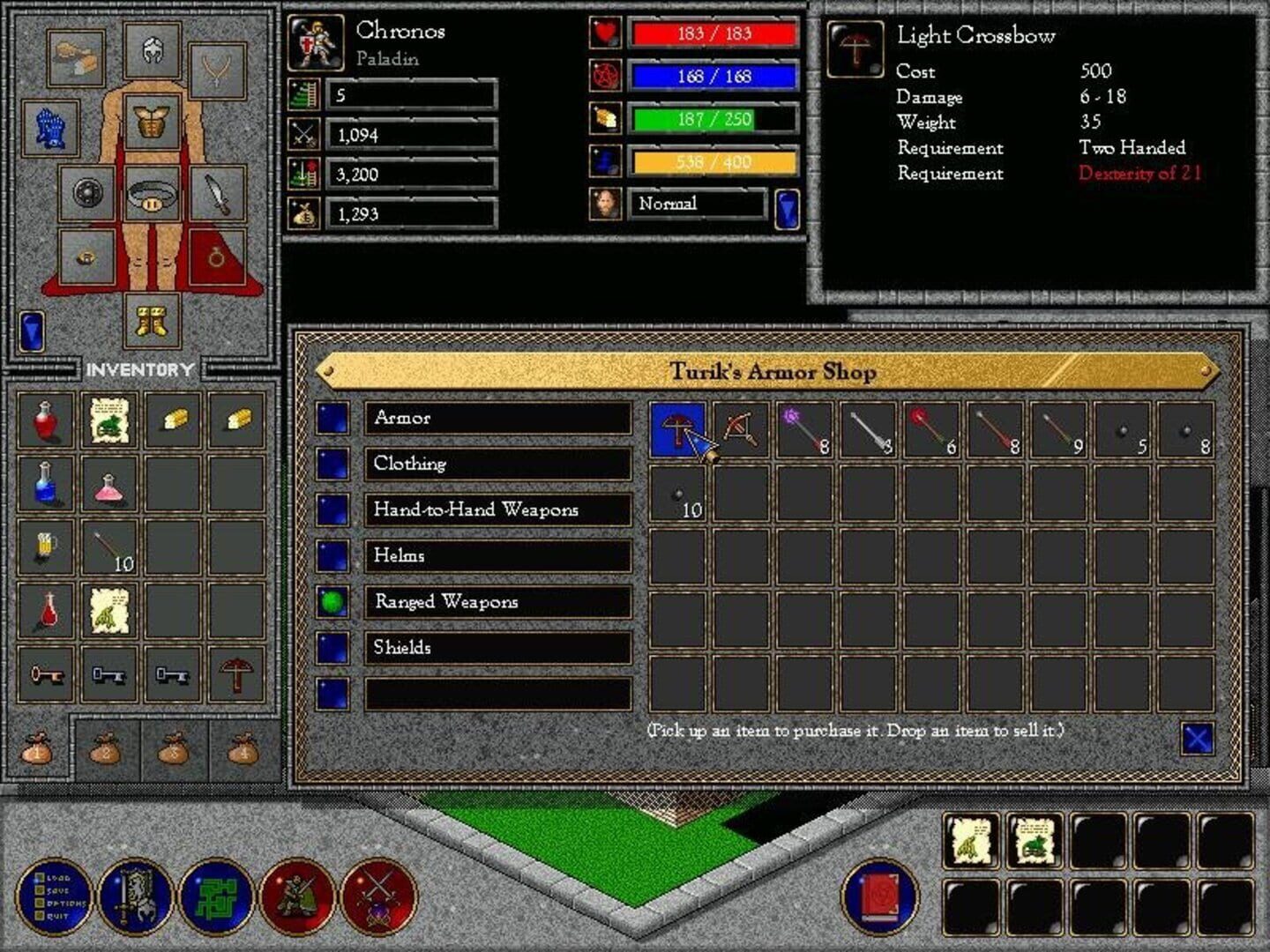Image resolution: width=1270 pixels, height=952 pixels.
Task: Open the red spellbook at the bottom right
Action: coord(879,897)
